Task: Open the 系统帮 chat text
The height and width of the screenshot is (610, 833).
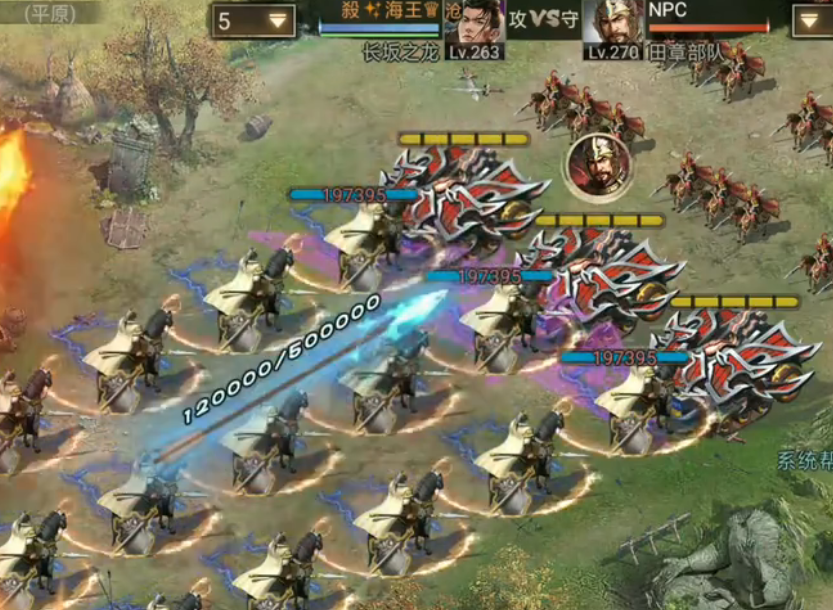Action: click(x=806, y=461)
